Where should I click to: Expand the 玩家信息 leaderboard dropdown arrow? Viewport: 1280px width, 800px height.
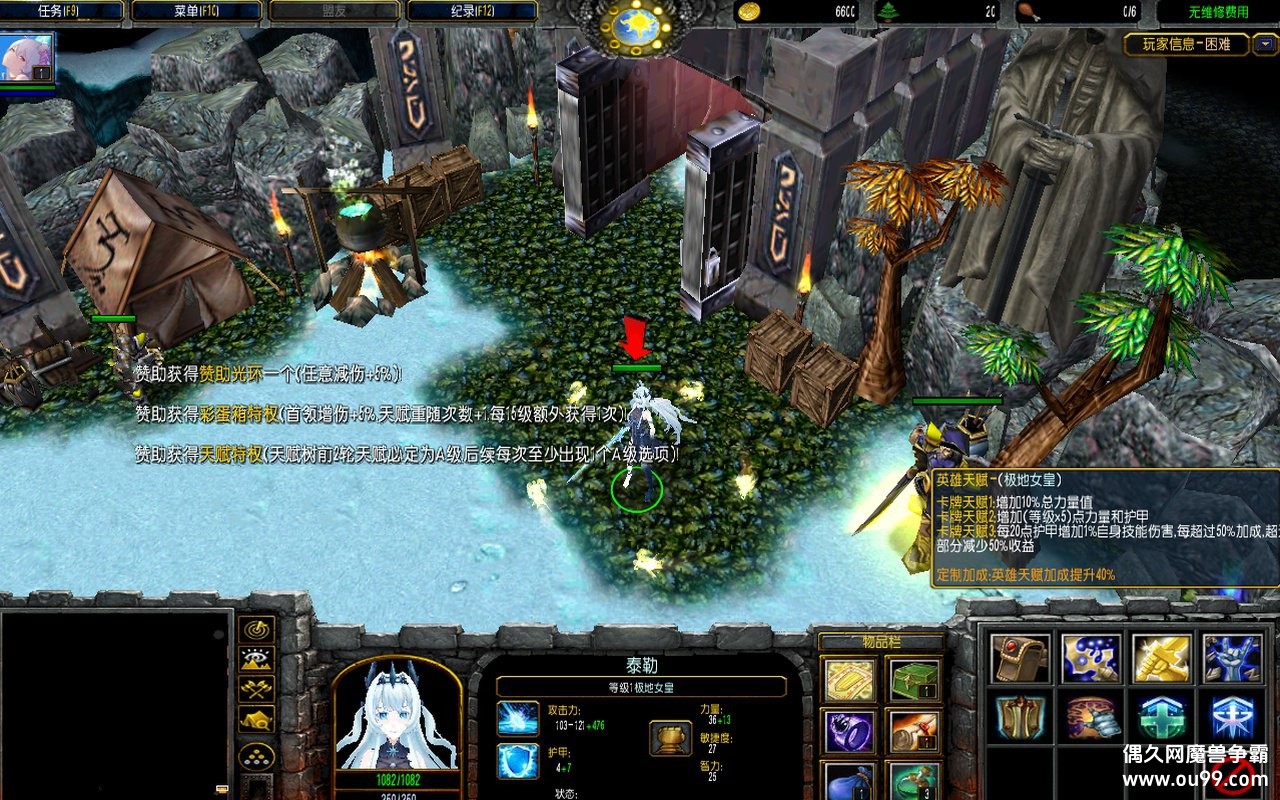pos(1265,44)
